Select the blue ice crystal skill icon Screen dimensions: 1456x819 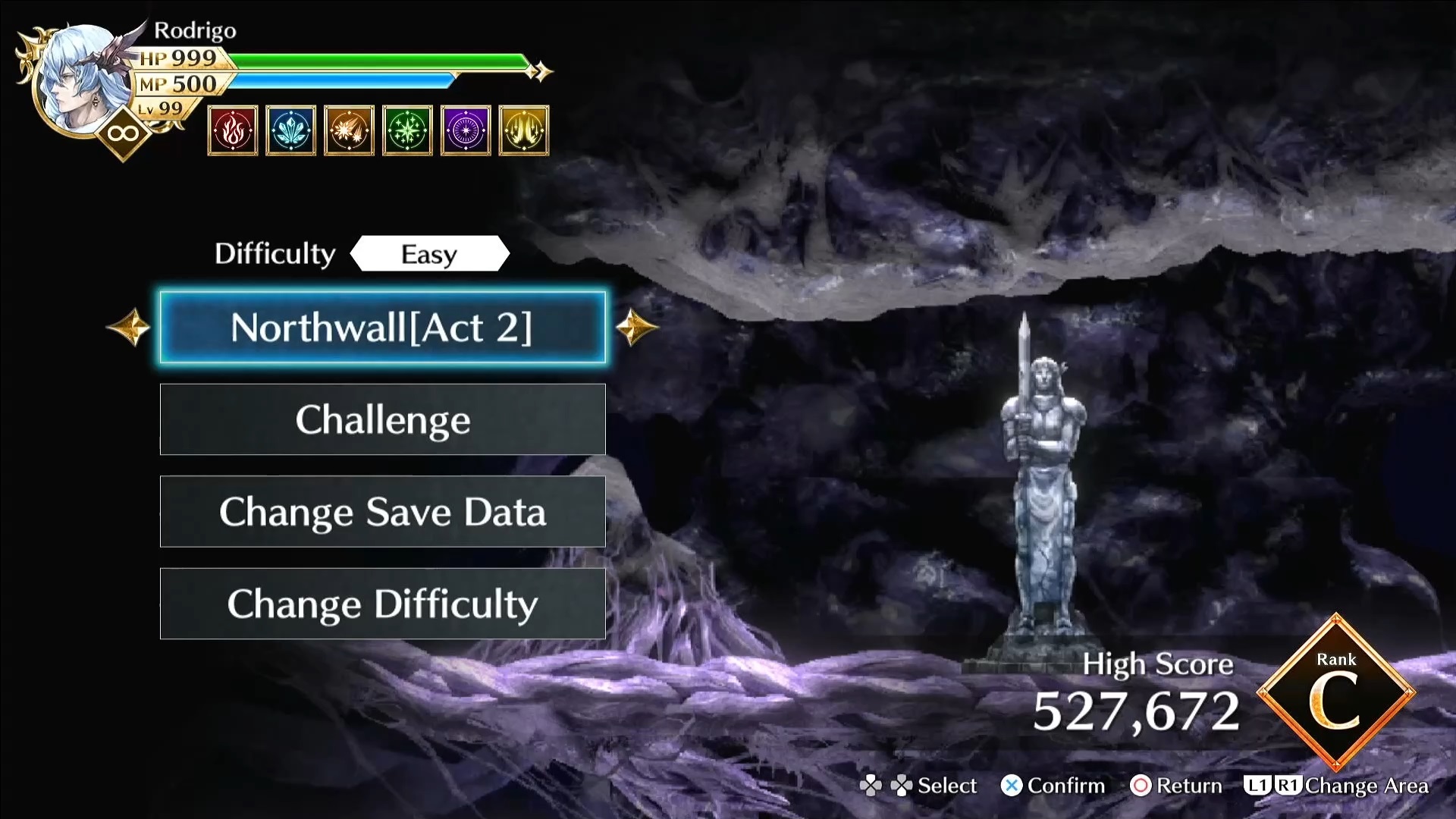291,130
